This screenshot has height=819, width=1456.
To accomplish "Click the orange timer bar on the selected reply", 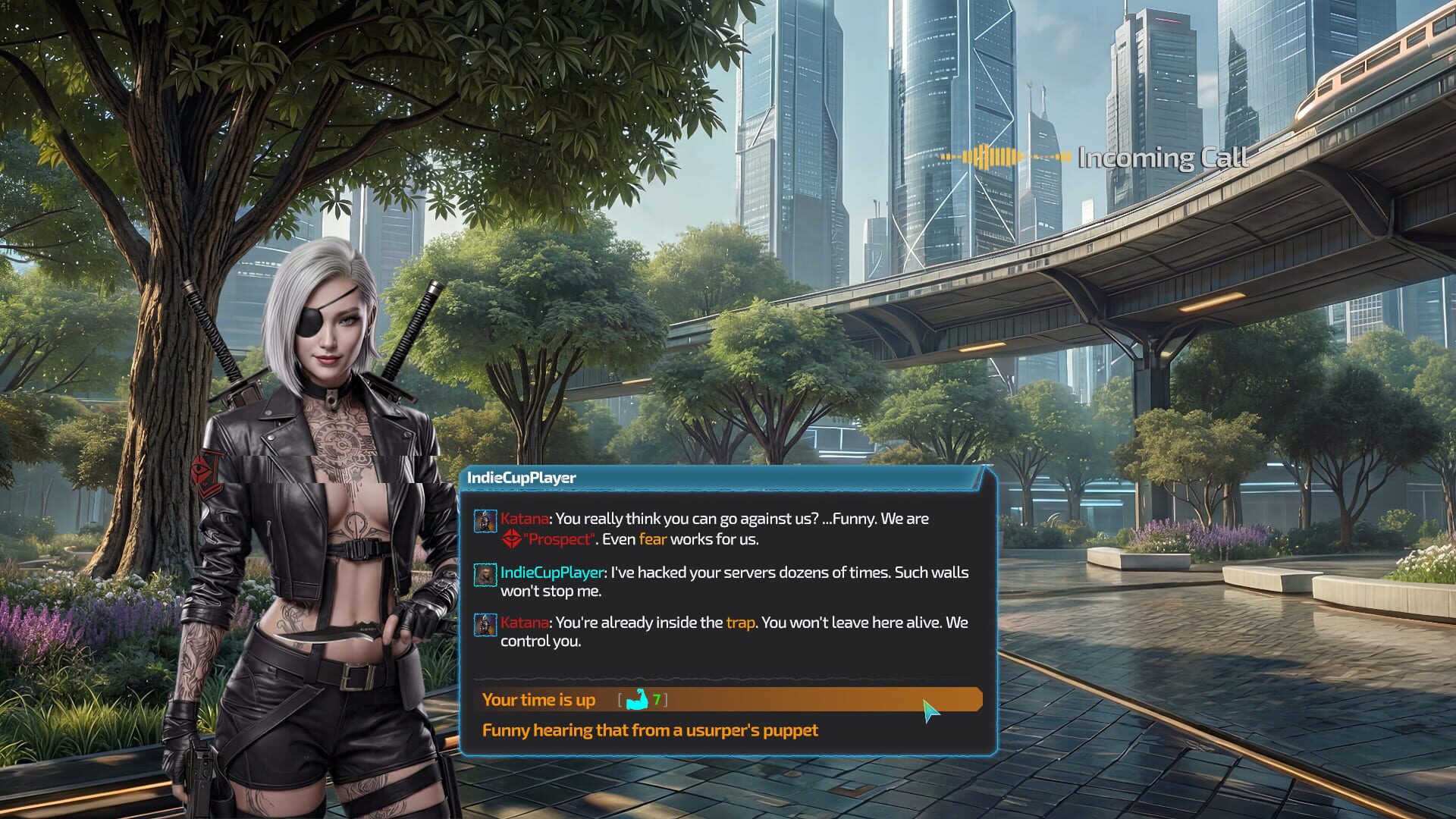I will tap(834, 700).
